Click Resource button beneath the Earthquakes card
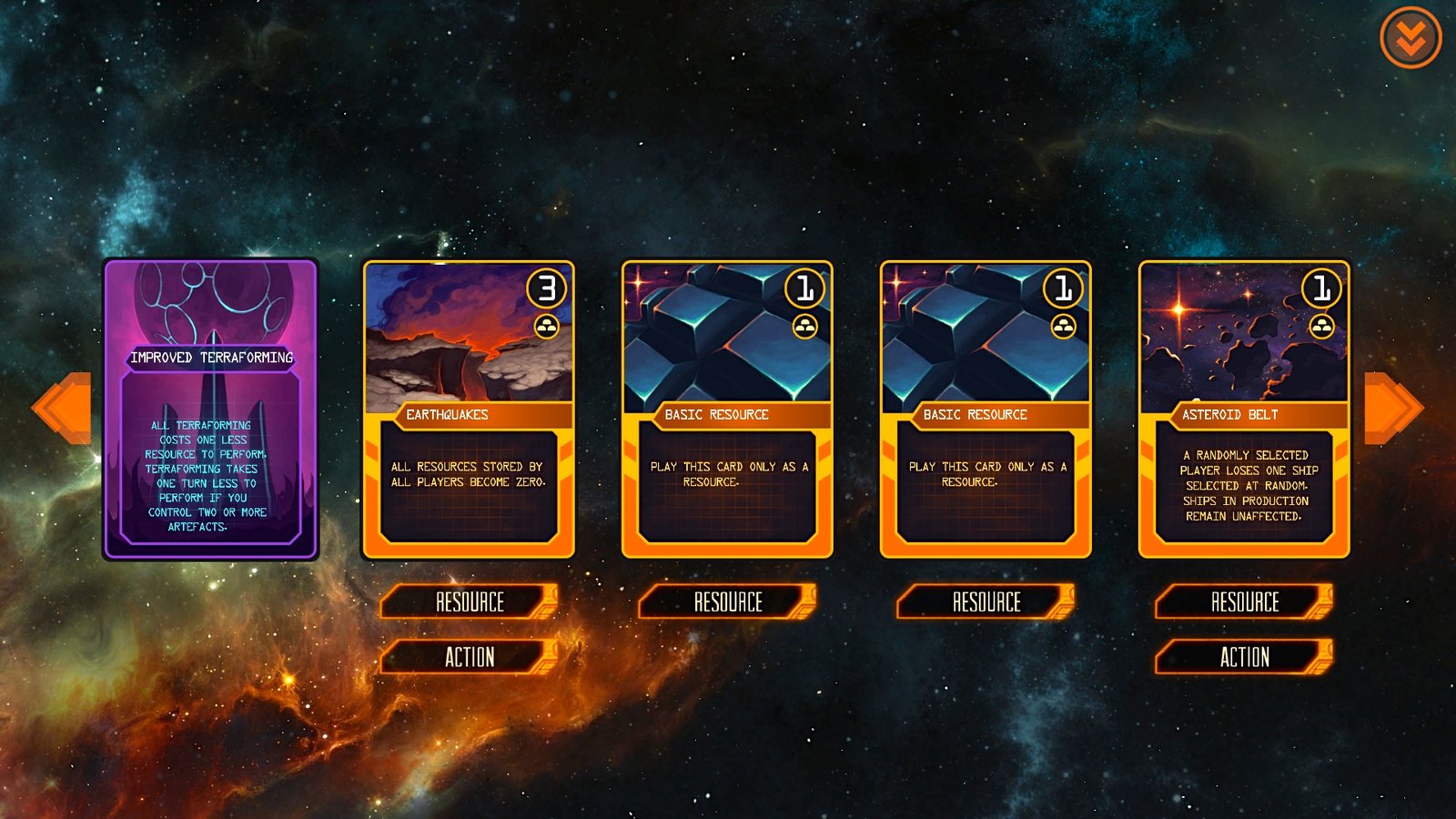This screenshot has height=819, width=1456. [x=469, y=602]
